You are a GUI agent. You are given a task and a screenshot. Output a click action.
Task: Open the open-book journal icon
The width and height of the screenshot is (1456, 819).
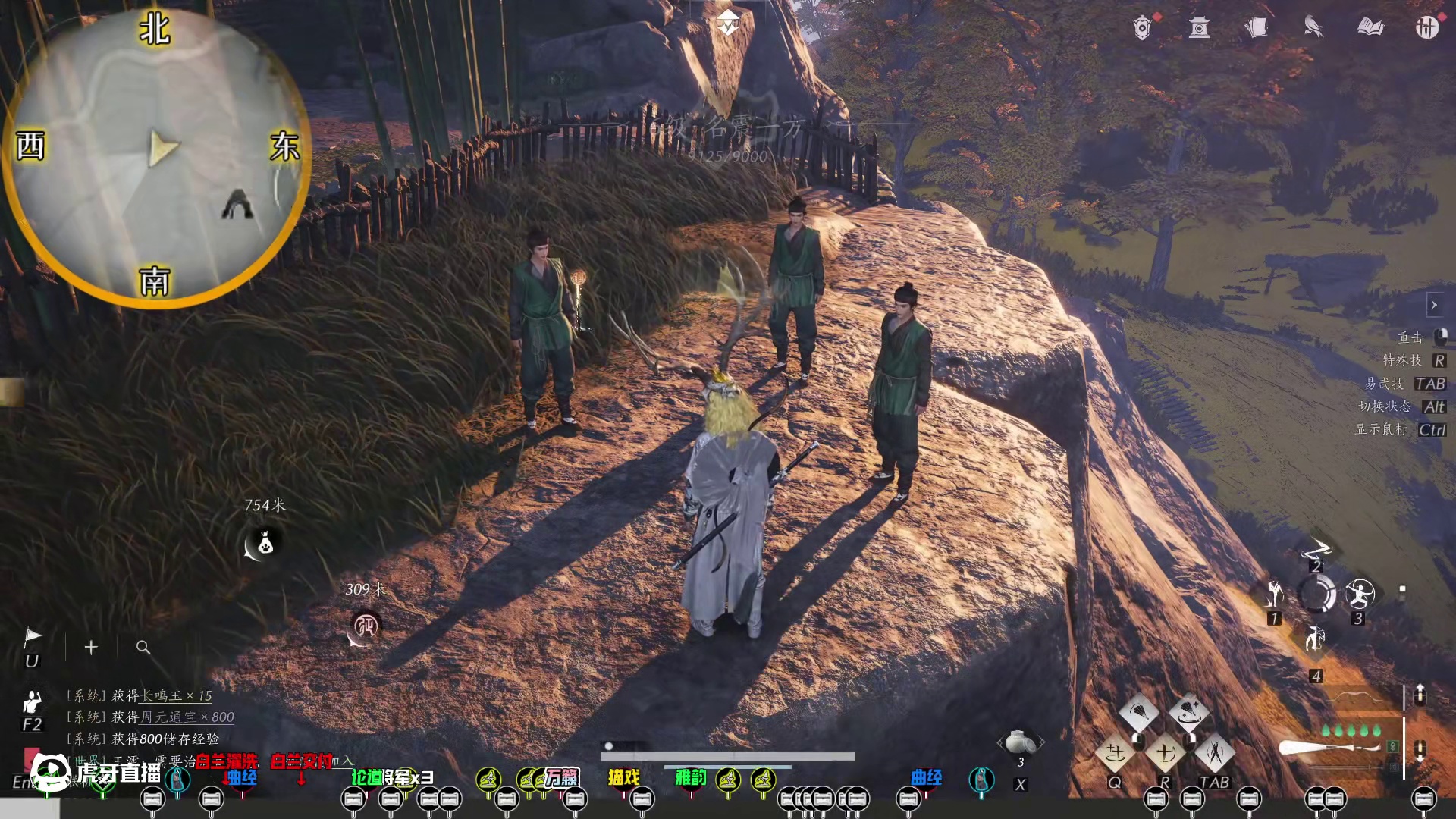[x=1370, y=28]
